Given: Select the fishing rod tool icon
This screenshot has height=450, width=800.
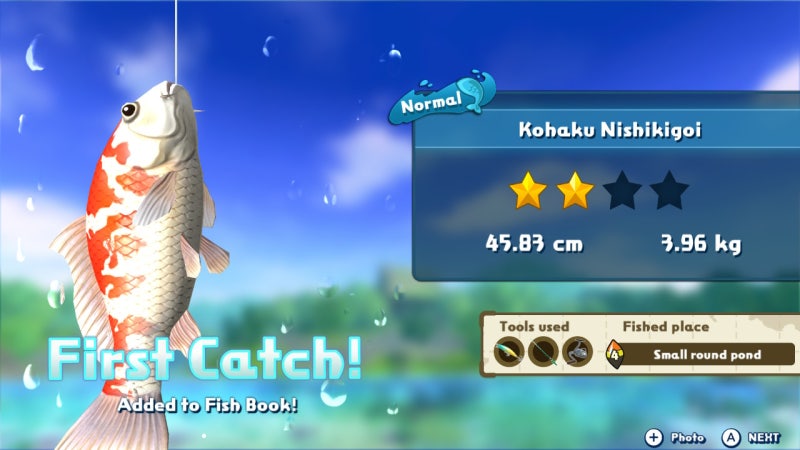Looking at the screenshot, I should pyautogui.click(x=544, y=352).
